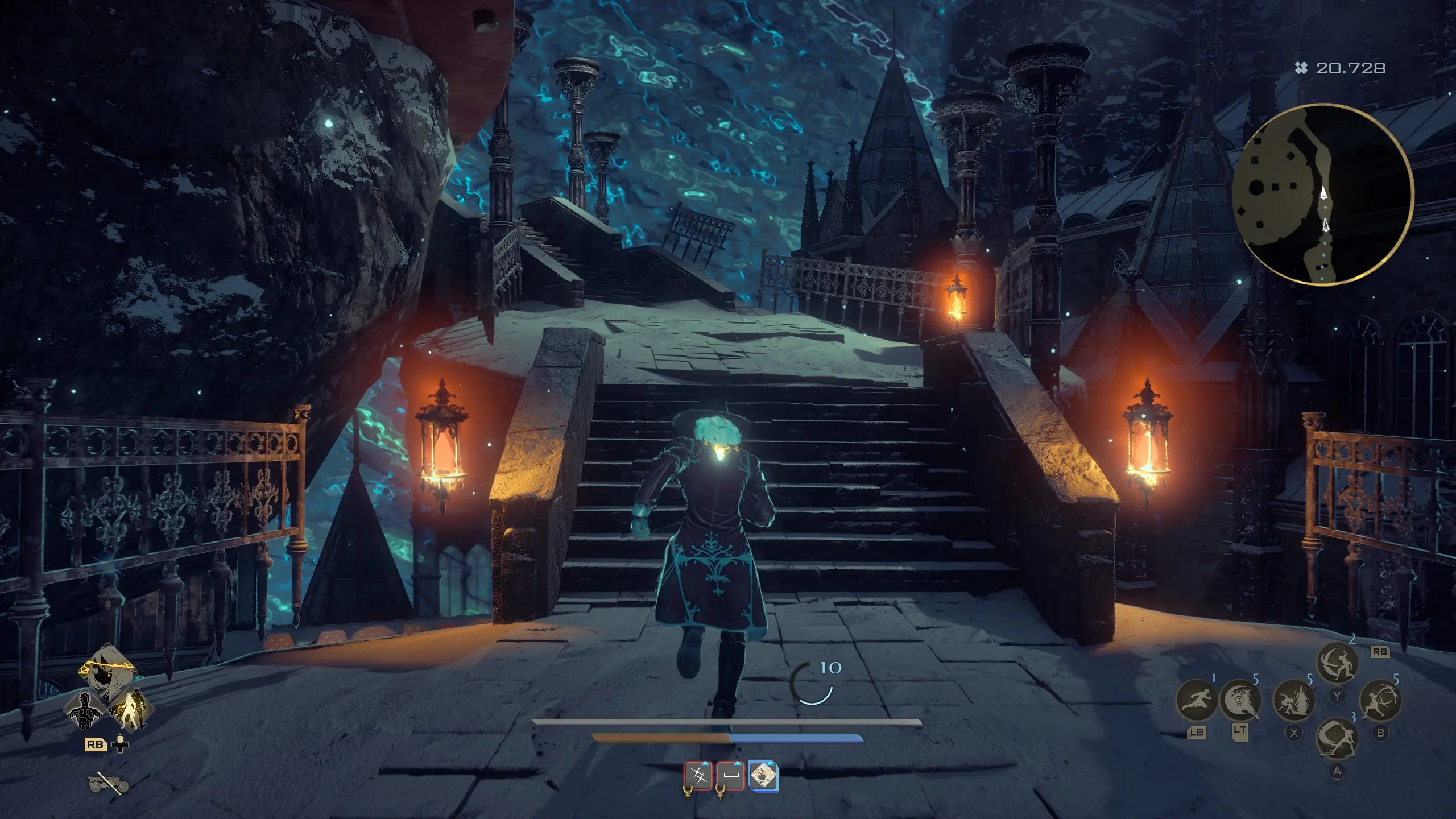1456x819 pixels.
Task: Activate the sprinting figure dash ability
Action: (1196, 700)
